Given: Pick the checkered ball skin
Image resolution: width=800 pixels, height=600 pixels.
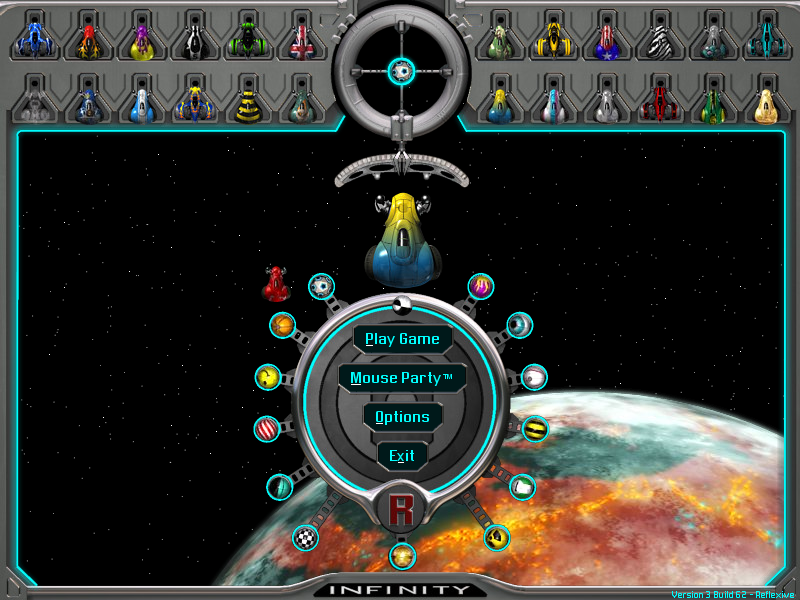Looking at the screenshot, I should [305, 538].
